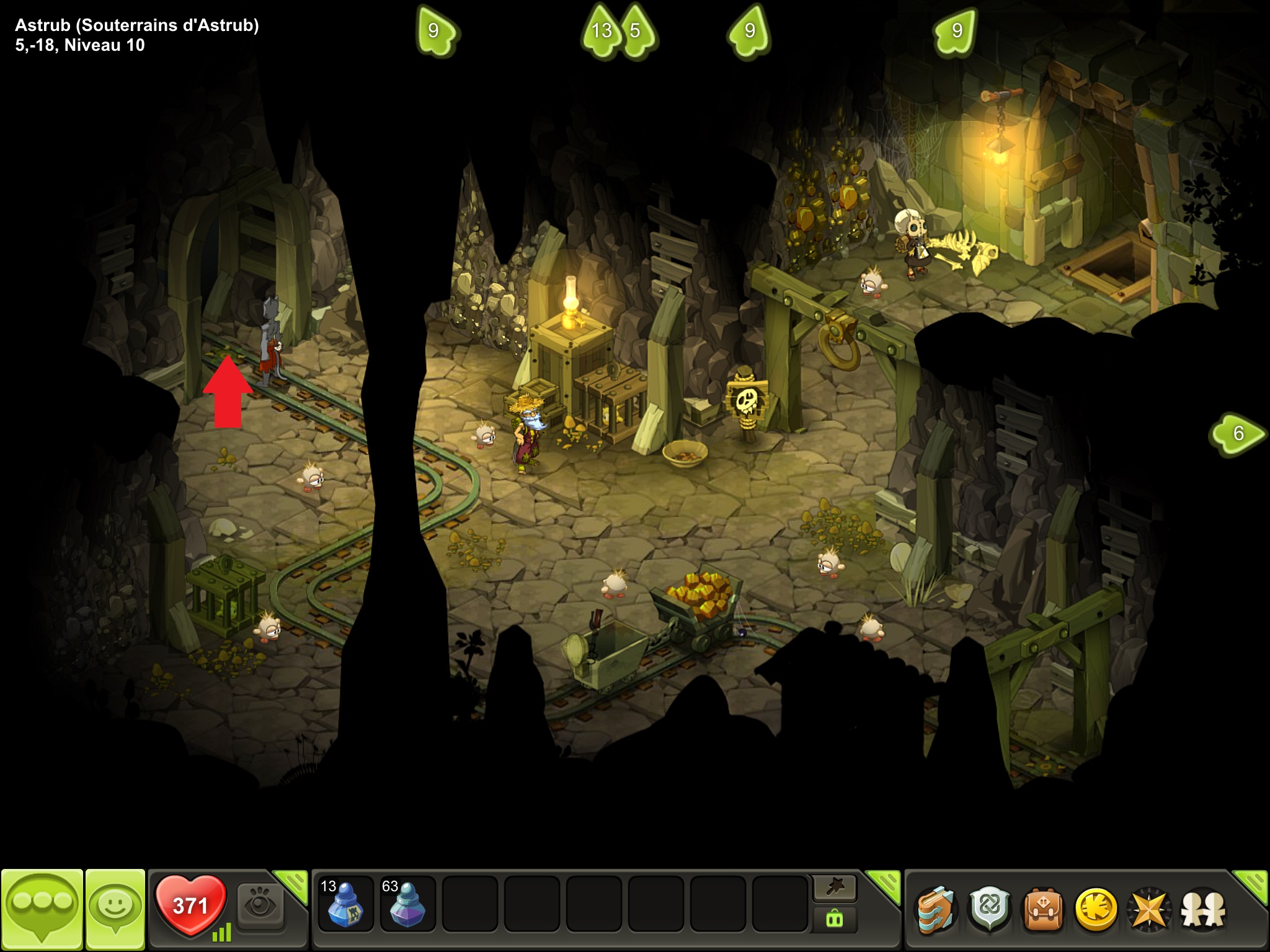Image resolution: width=1270 pixels, height=952 pixels.
Task: Select the green arrow marker labeled 13
Action: 601,31
